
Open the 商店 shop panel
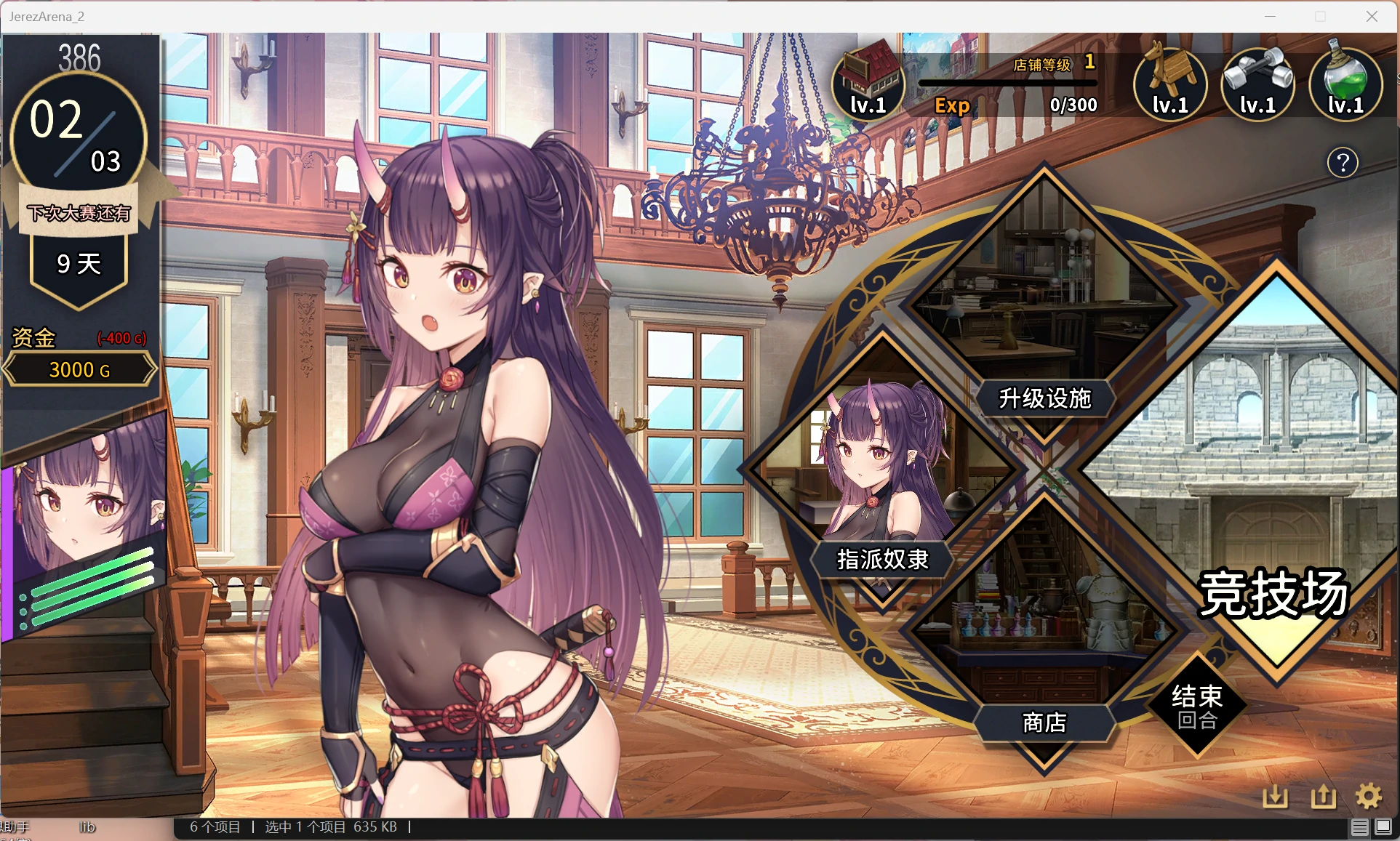[1044, 723]
